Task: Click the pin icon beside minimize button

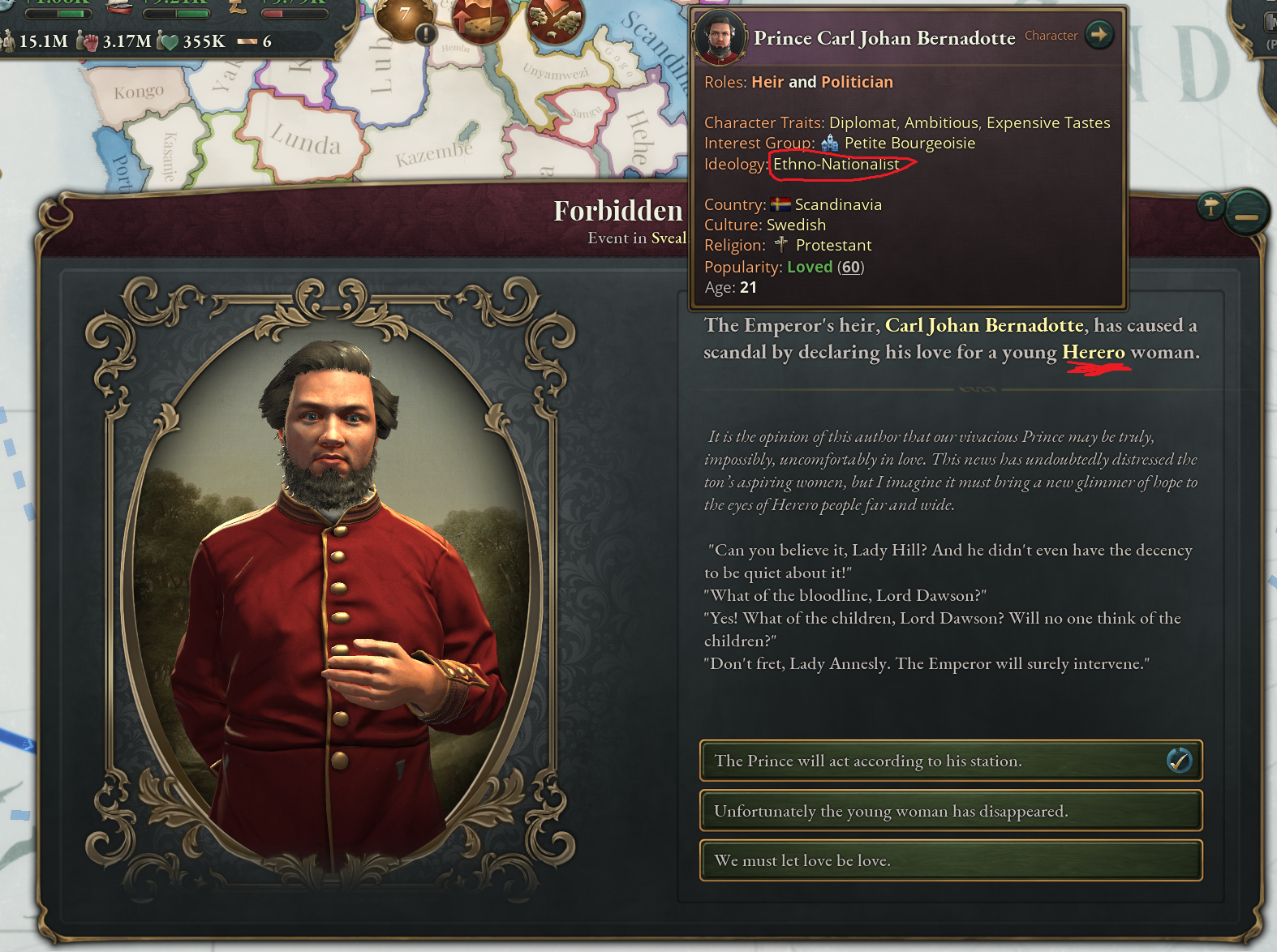Action: [1210, 207]
